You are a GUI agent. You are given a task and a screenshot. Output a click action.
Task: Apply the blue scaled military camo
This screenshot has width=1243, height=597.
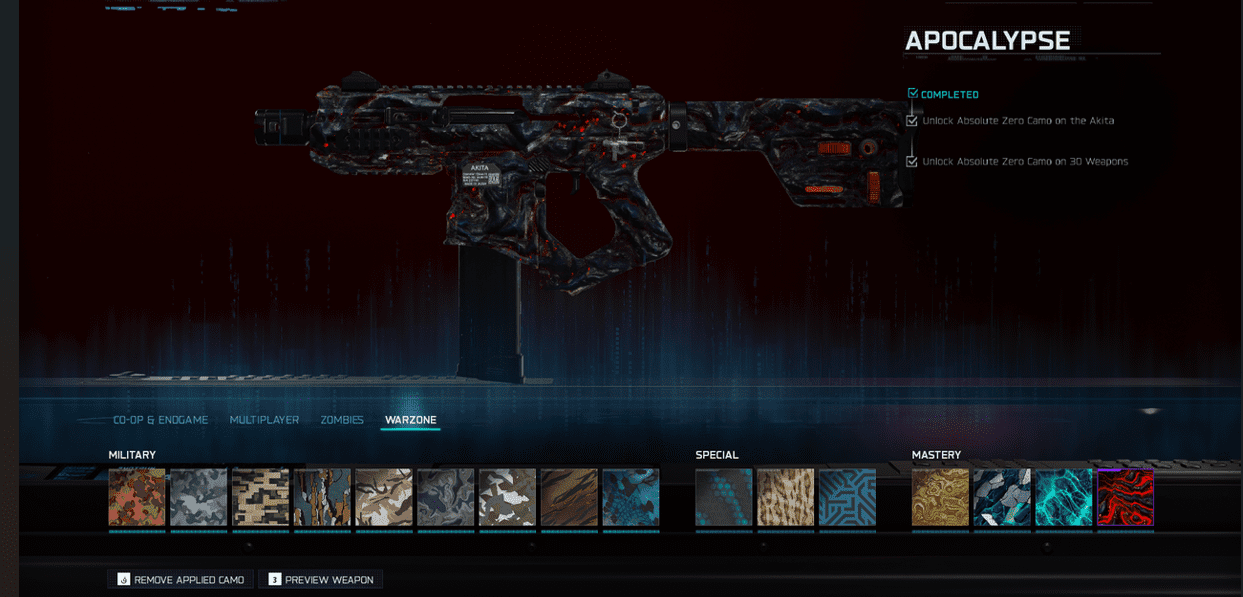click(631, 497)
